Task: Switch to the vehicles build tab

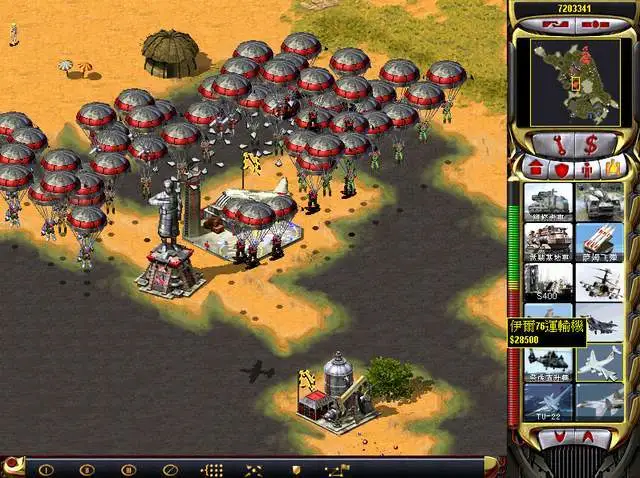Action: click(612, 167)
